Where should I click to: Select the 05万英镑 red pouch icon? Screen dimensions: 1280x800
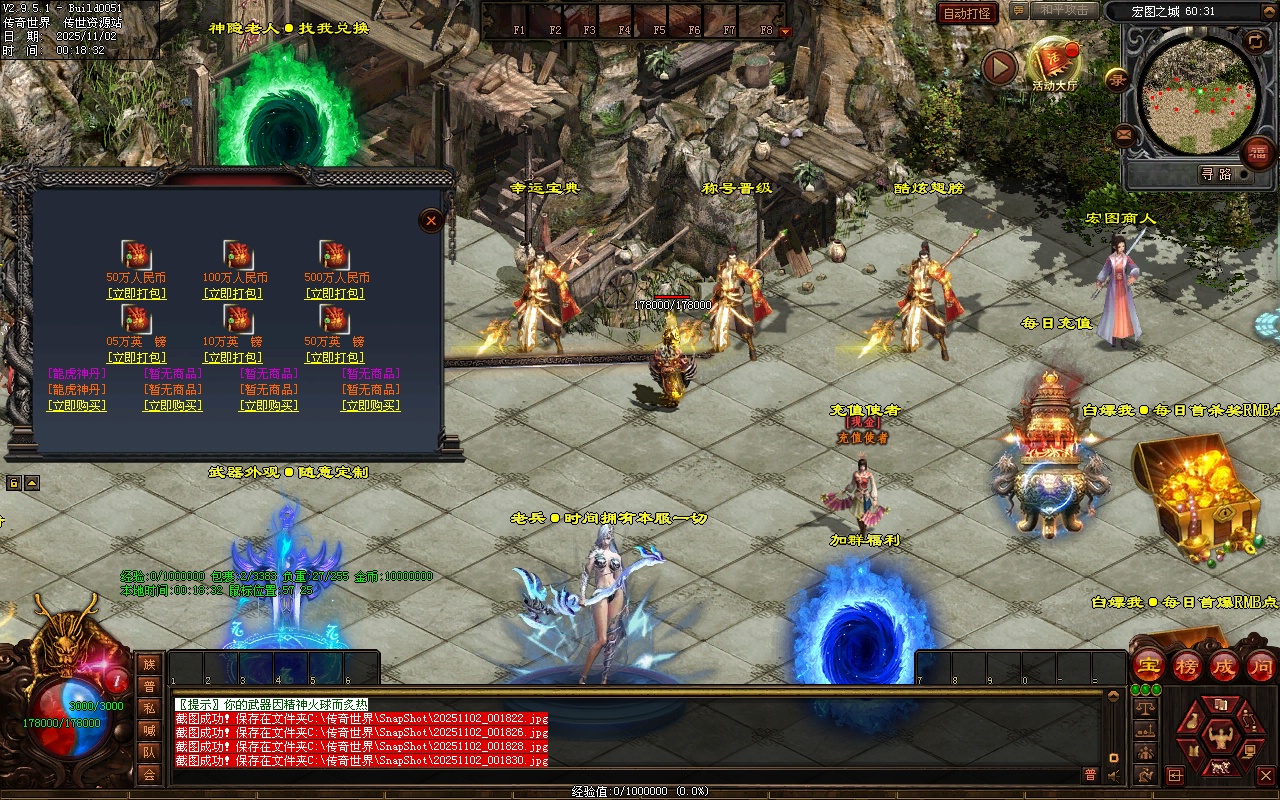click(x=136, y=319)
